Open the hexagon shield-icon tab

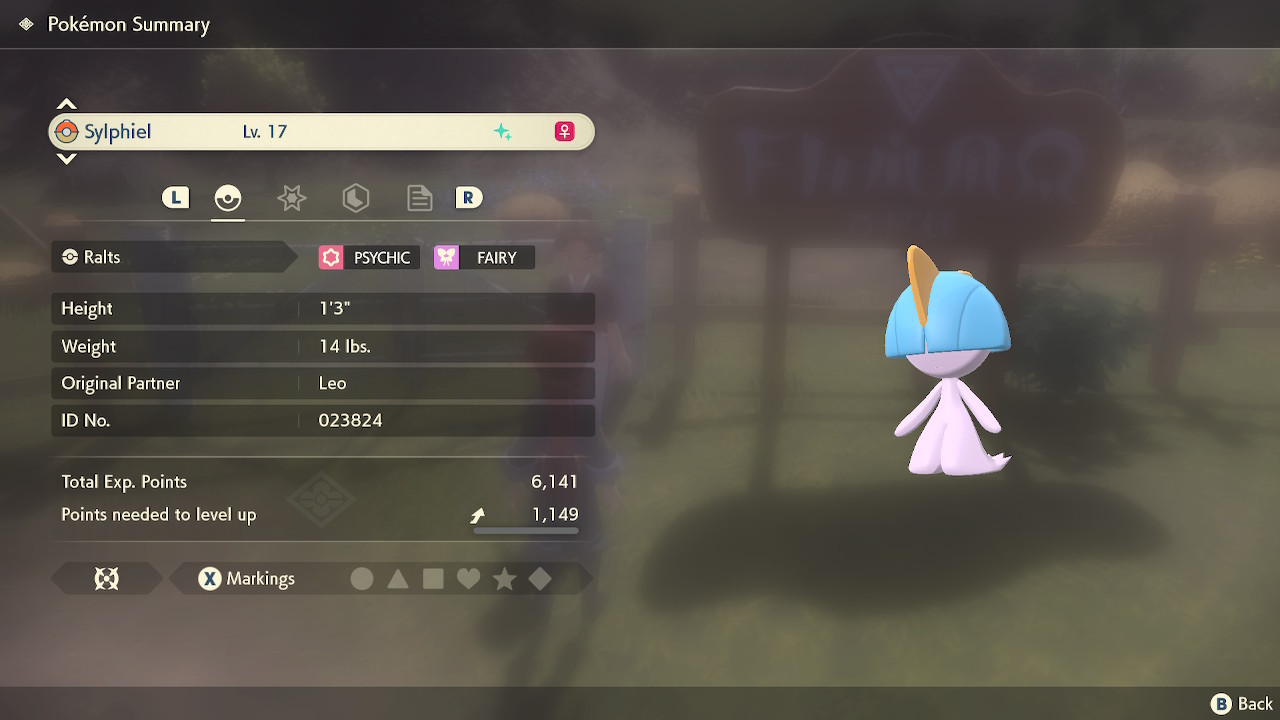355,198
